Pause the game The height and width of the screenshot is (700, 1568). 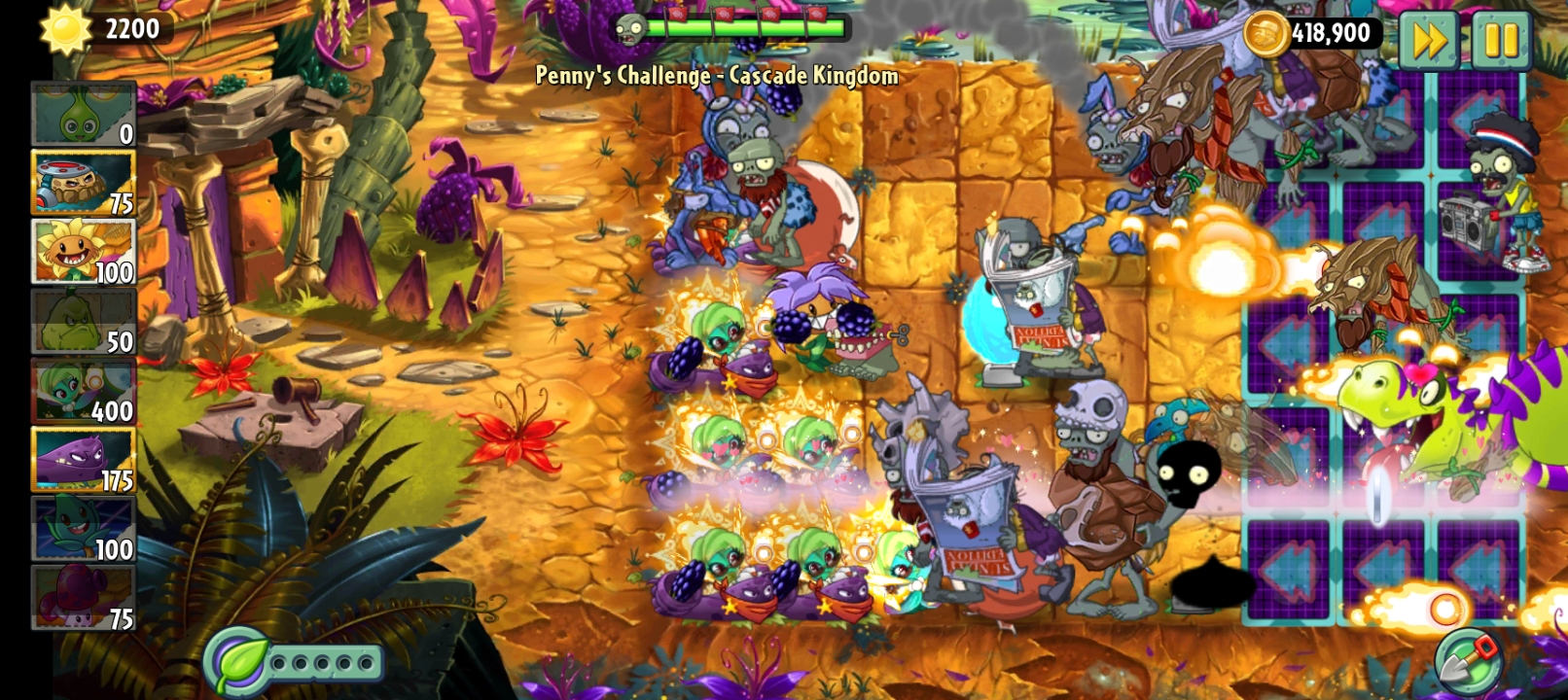[x=1501, y=41]
